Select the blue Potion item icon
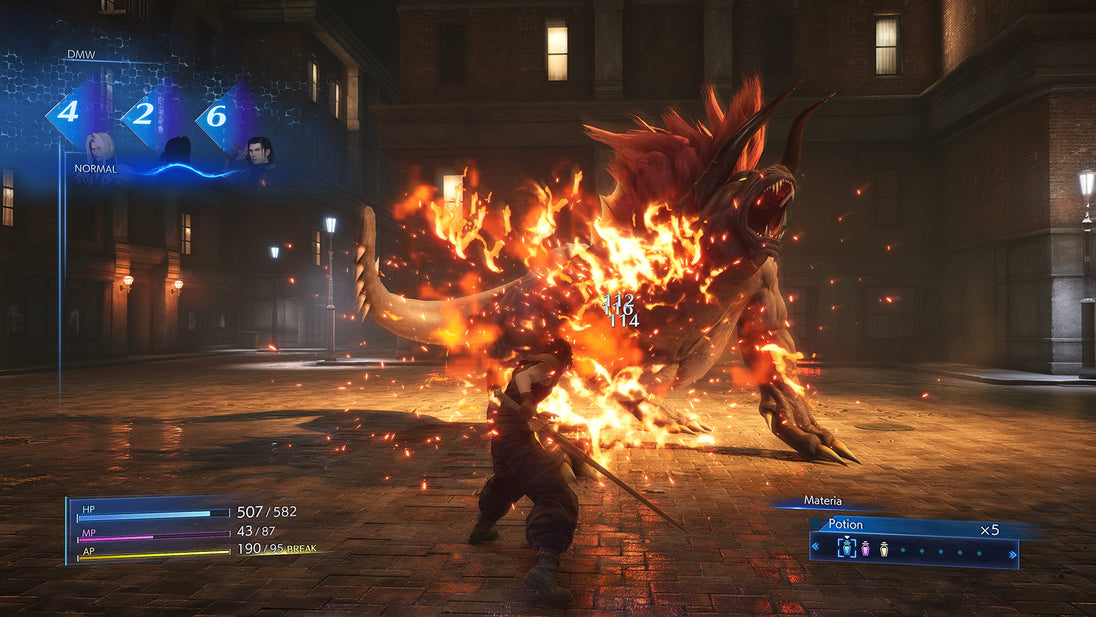This screenshot has height=617, width=1096. pyautogui.click(x=846, y=548)
